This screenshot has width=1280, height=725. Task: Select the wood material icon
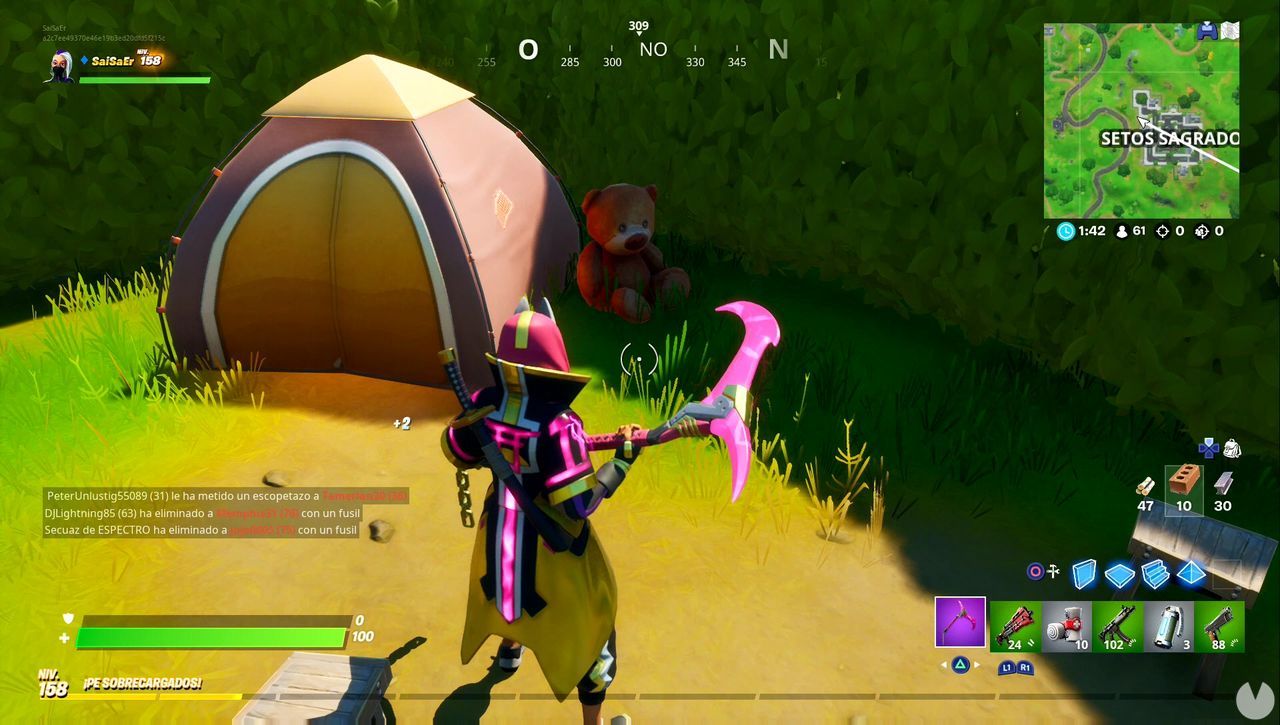click(1145, 488)
